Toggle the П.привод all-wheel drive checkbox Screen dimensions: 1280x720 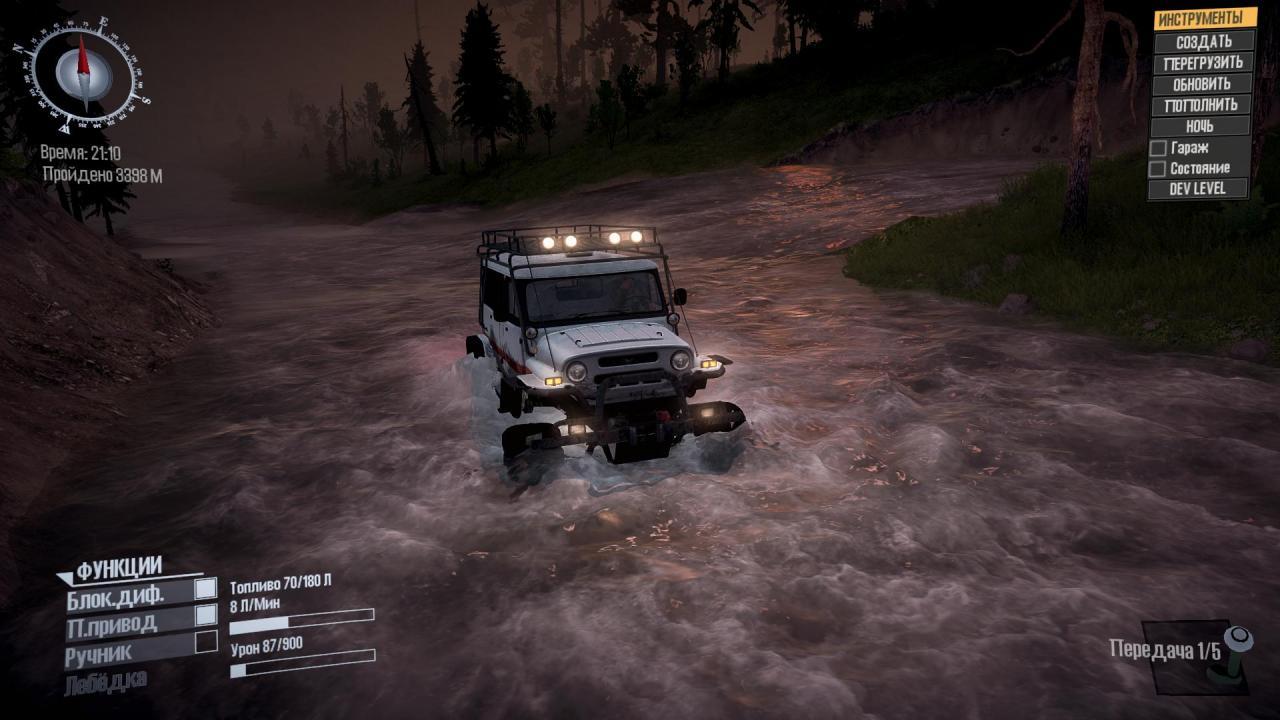pos(206,615)
